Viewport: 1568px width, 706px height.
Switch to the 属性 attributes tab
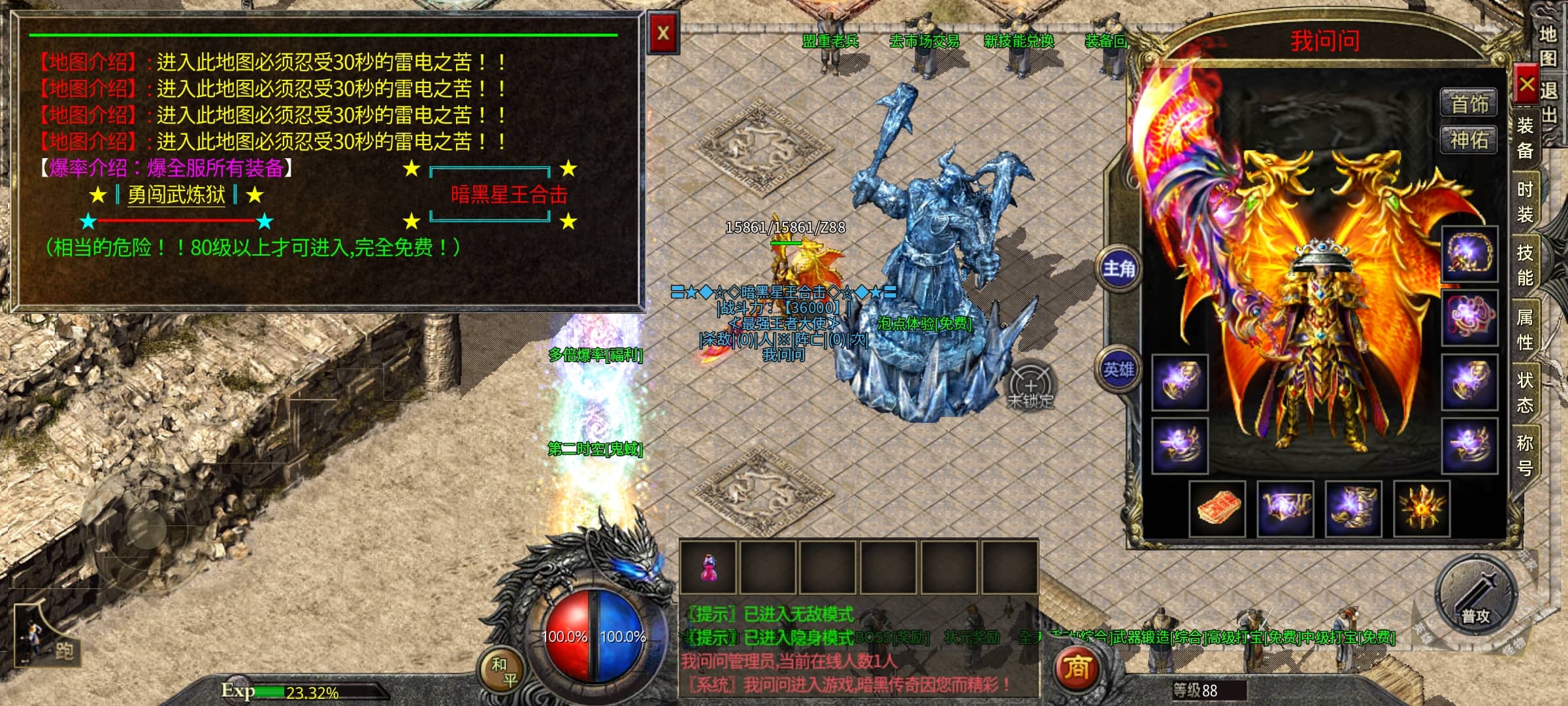(x=1525, y=329)
